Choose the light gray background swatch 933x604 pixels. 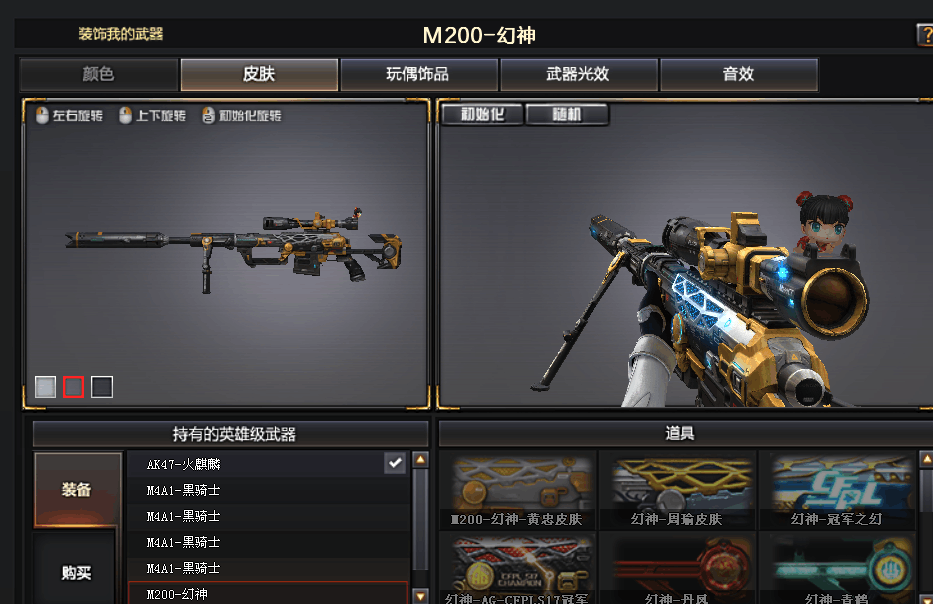coord(45,387)
